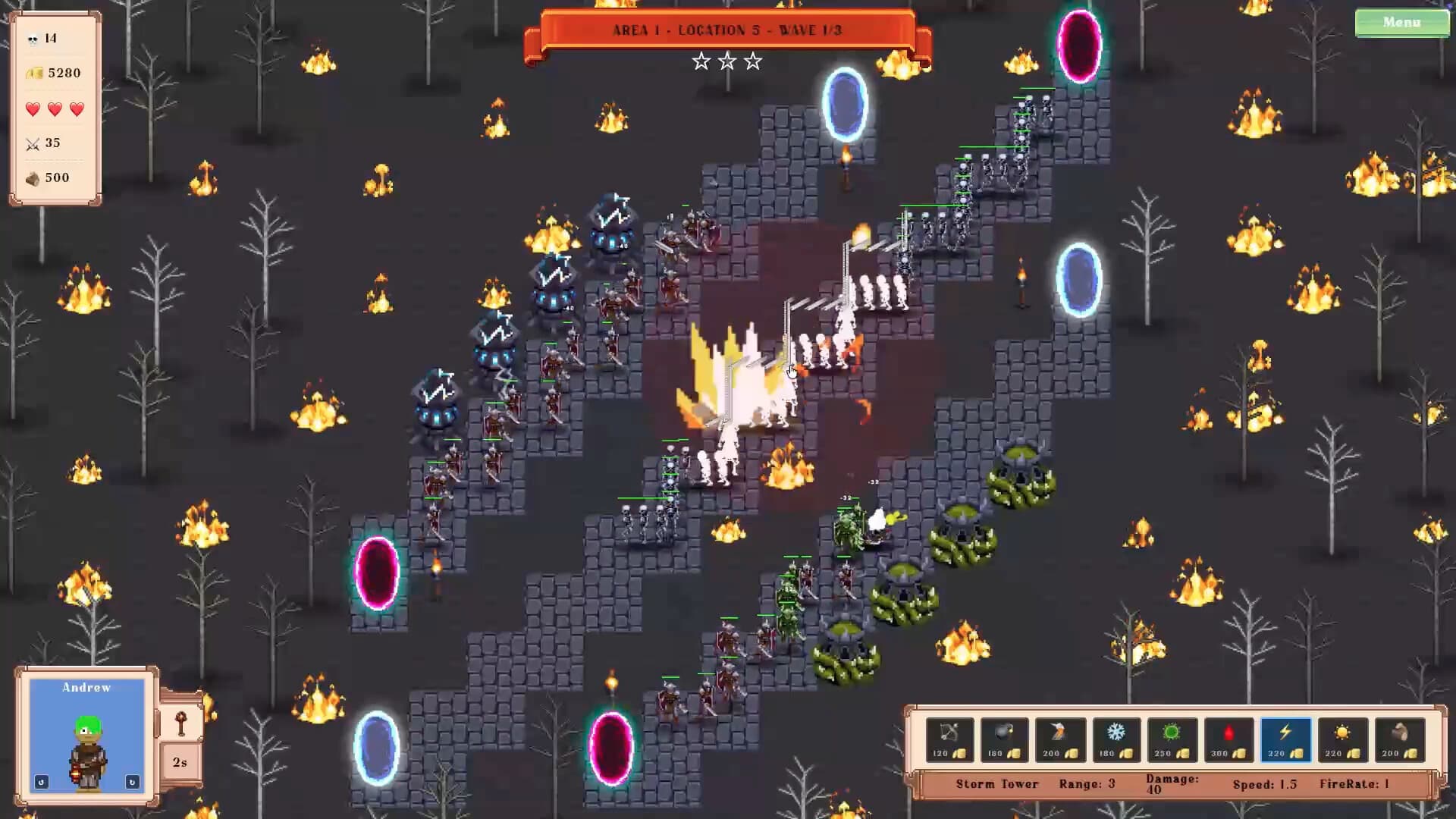This screenshot has width=1456, height=819.
Task: Rotate Andrew right with the clockwise arrow
Action: (x=133, y=782)
